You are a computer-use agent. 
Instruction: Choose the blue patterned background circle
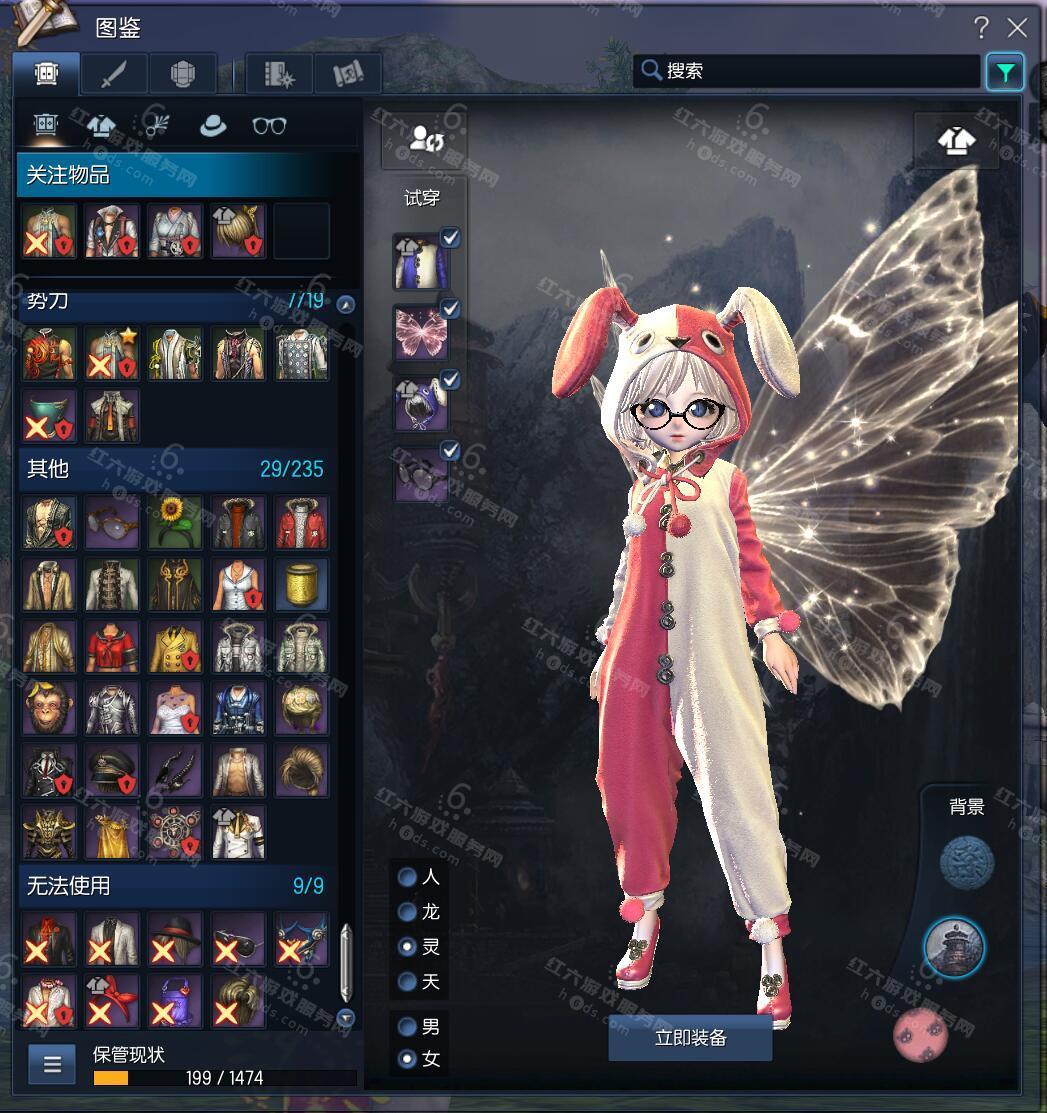(x=967, y=862)
